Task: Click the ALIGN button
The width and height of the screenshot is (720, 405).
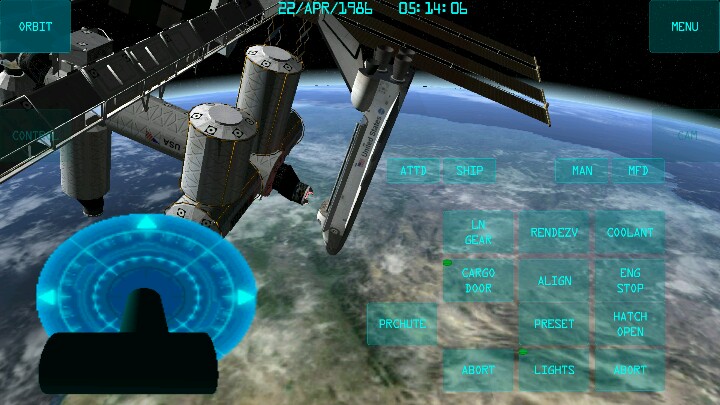Action: (x=554, y=281)
